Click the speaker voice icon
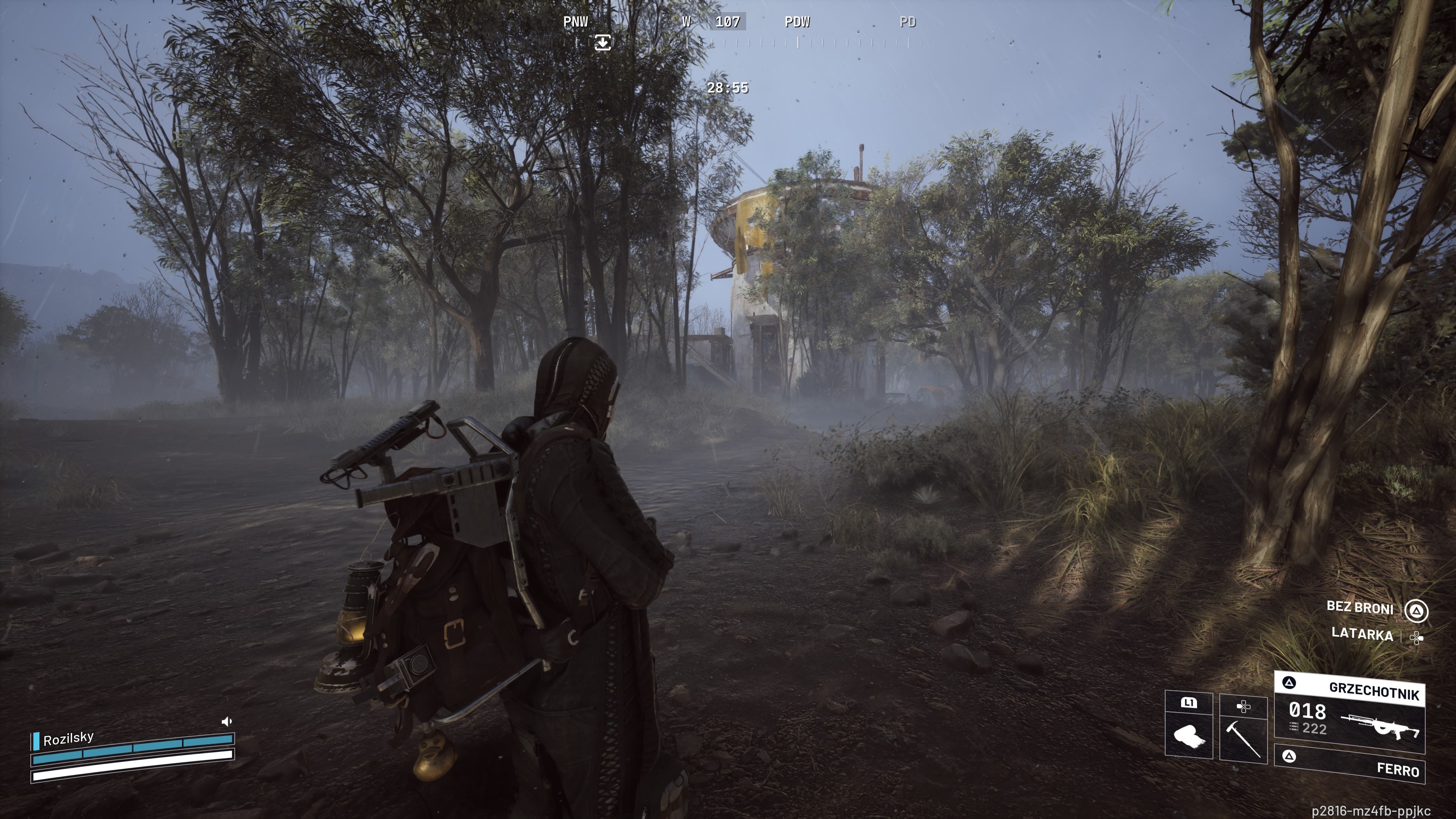Image resolution: width=1456 pixels, height=819 pixels. tap(227, 721)
